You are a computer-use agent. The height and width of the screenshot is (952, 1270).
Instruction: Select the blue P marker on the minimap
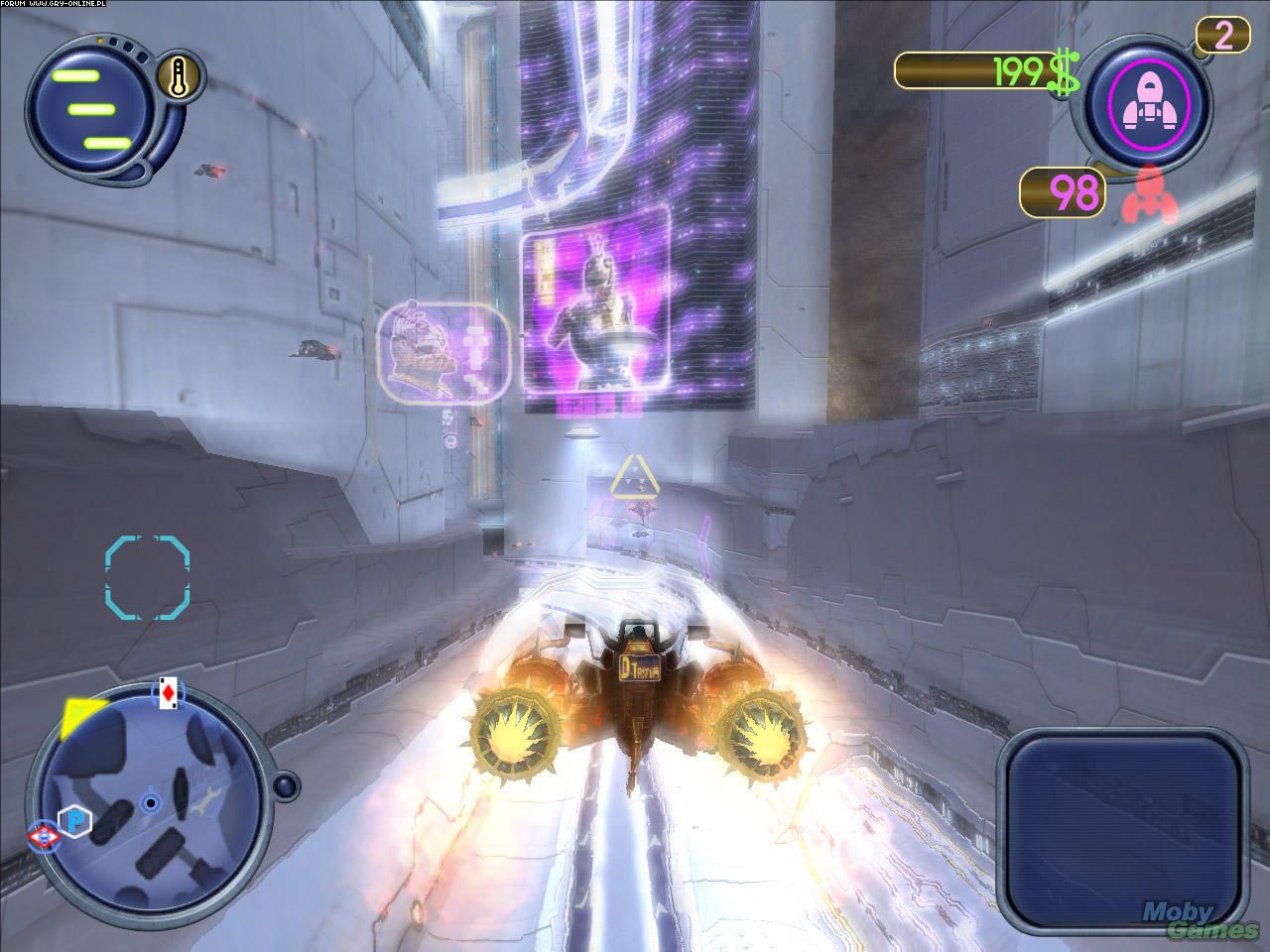pos(73,819)
